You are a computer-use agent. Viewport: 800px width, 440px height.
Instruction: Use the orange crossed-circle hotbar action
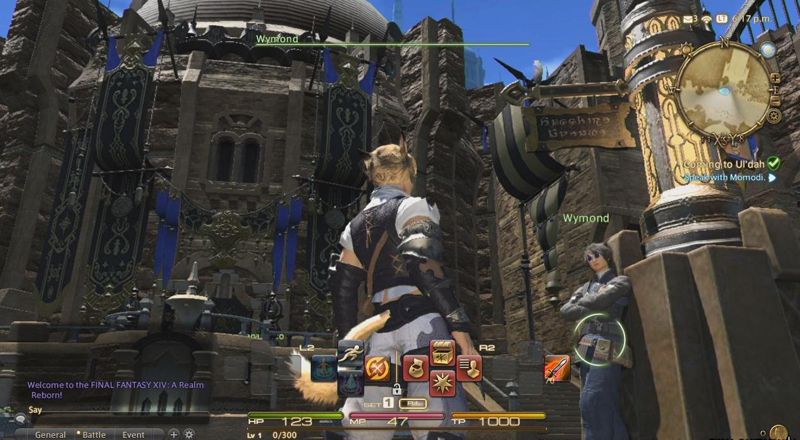click(377, 369)
